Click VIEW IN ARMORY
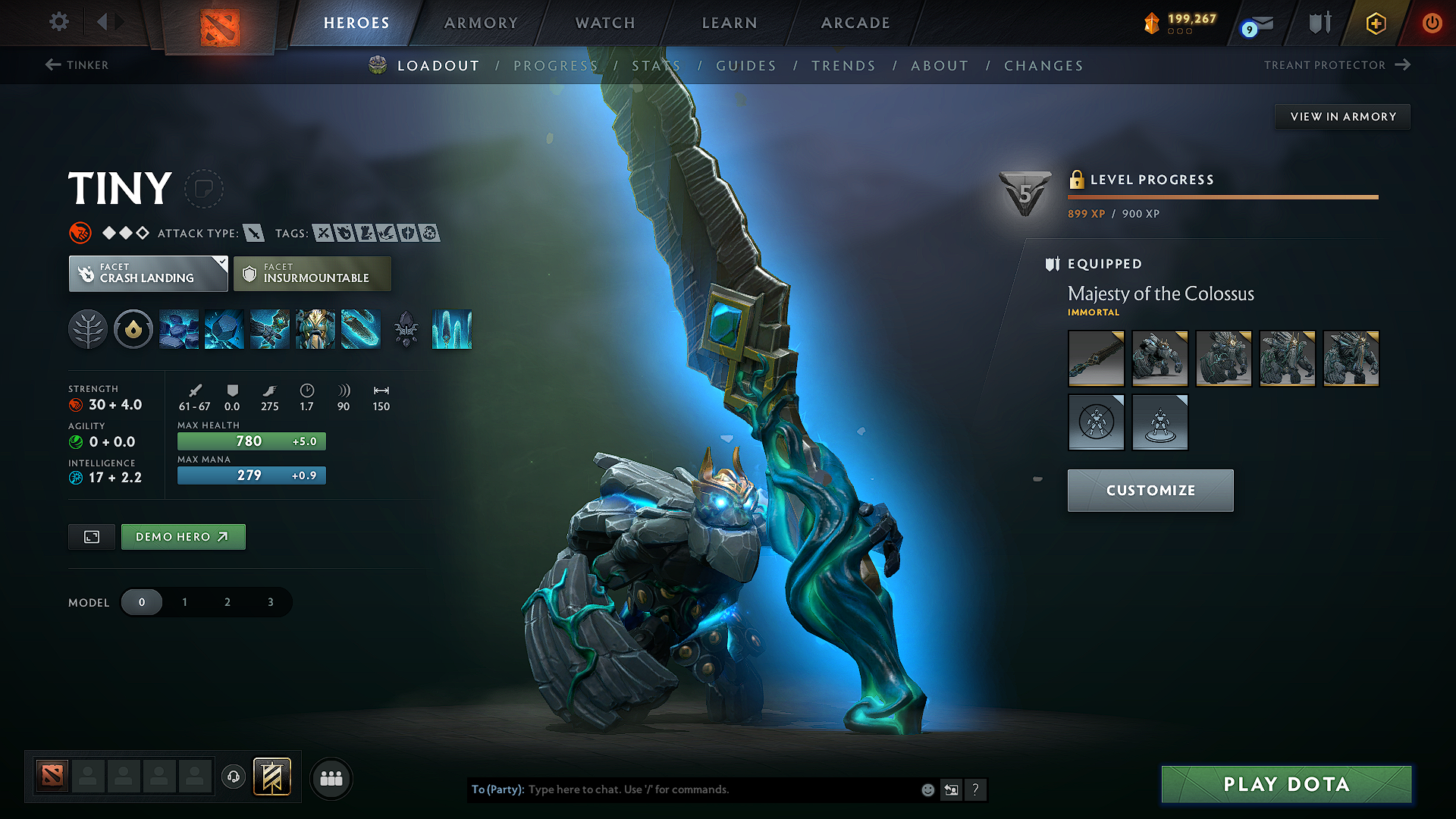 click(1341, 116)
